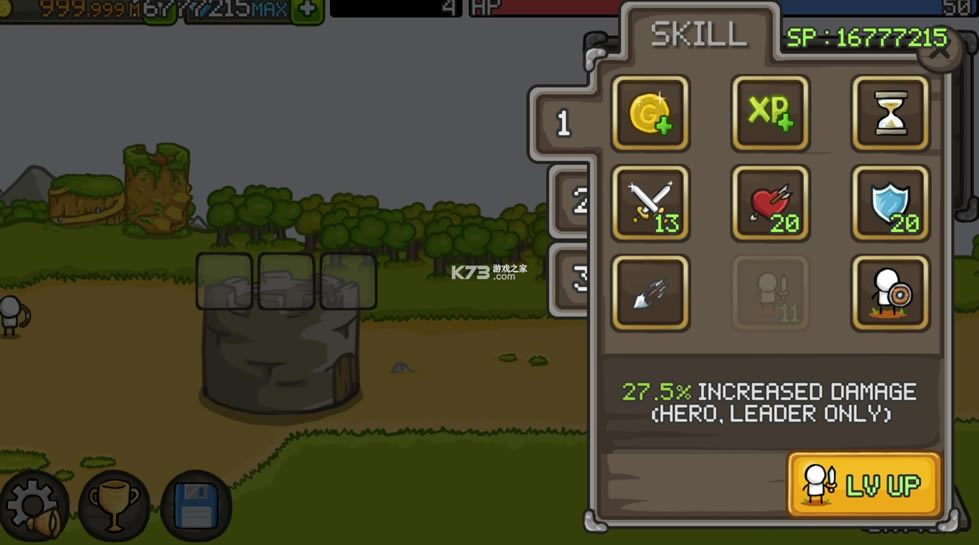The image size is (979, 545).
Task: Close the Skill panel
Action: pyautogui.click(x=939, y=52)
